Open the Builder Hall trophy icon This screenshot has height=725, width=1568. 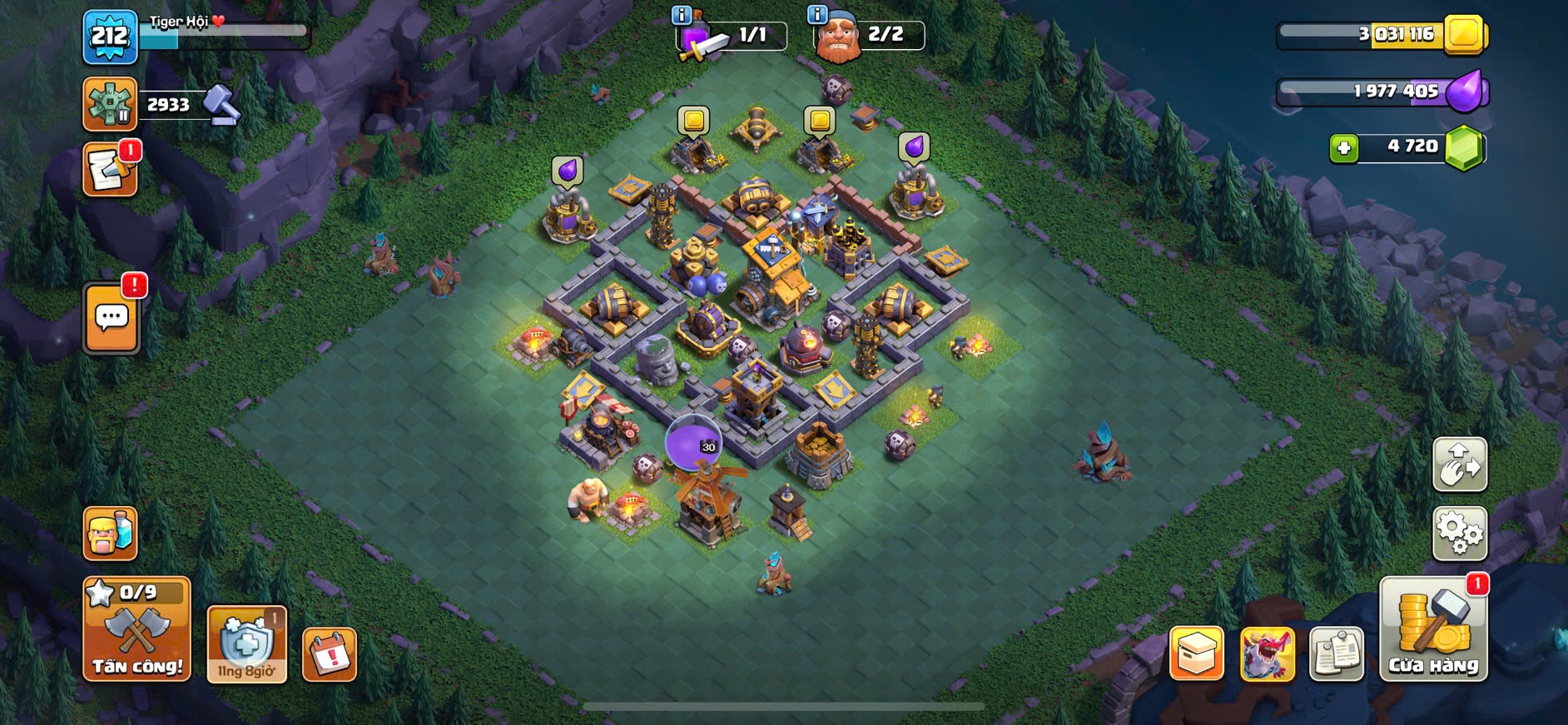point(110,104)
